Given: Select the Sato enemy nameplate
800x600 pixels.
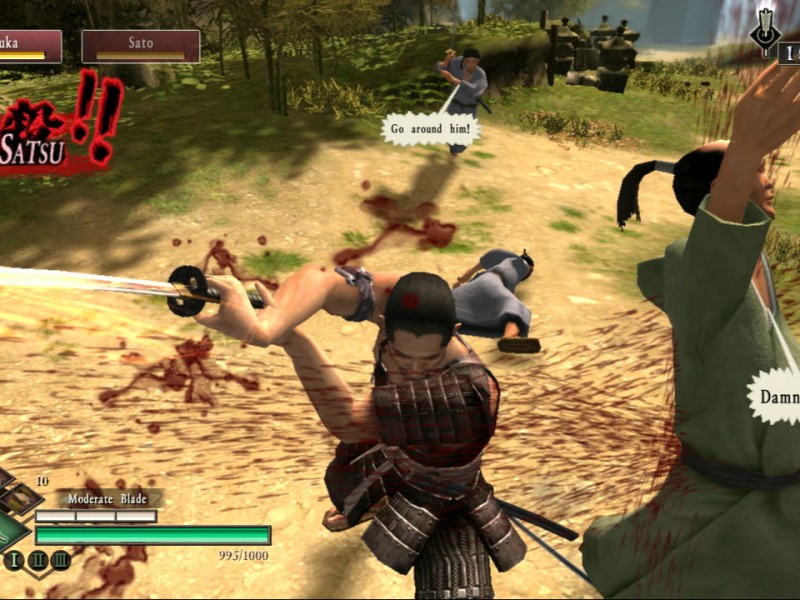Looking at the screenshot, I should 140,46.
